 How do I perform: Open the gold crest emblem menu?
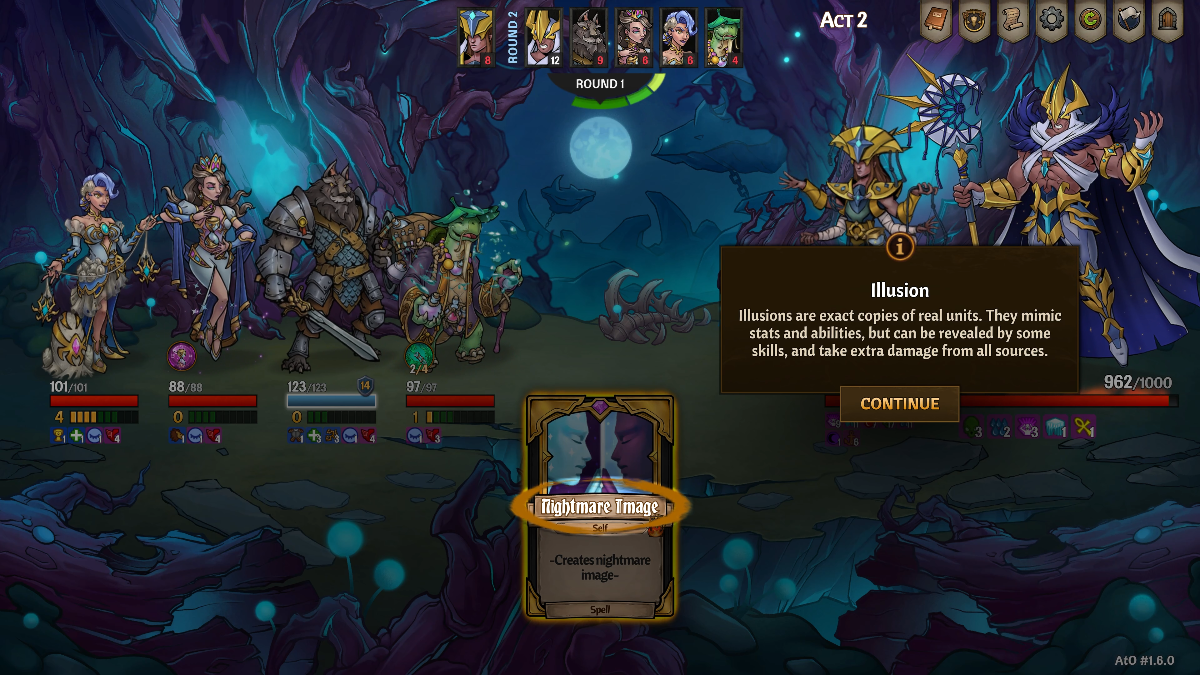(x=973, y=21)
